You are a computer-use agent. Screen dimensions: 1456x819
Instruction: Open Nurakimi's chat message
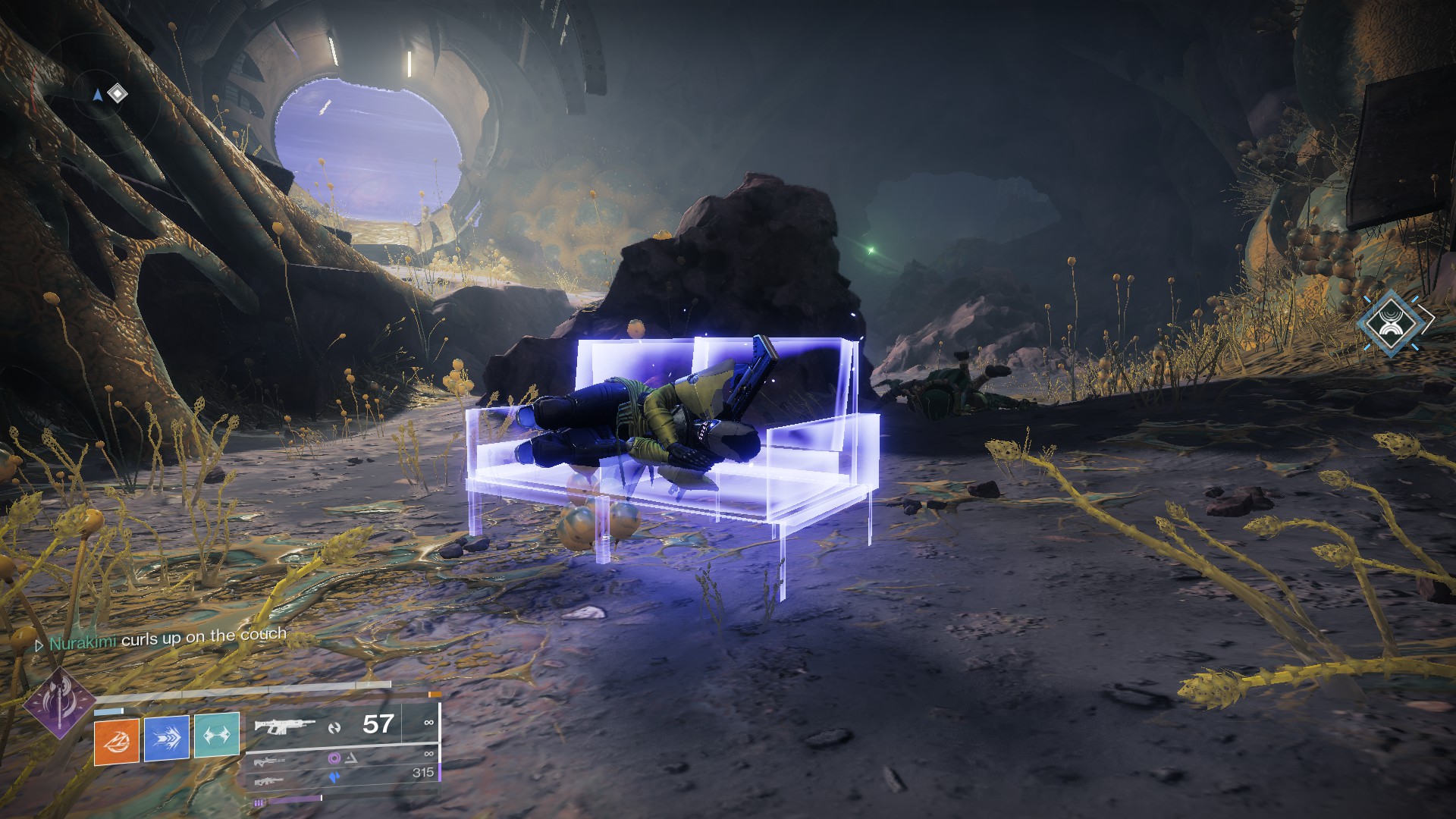(x=167, y=638)
